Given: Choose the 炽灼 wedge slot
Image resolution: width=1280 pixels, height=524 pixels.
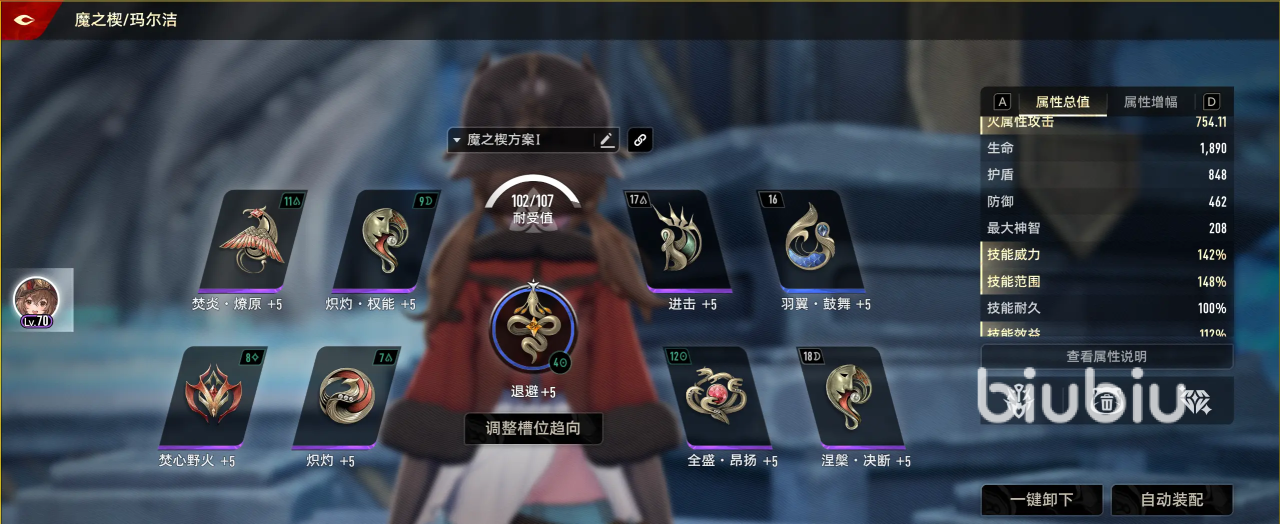Looking at the screenshot, I should [x=344, y=397].
